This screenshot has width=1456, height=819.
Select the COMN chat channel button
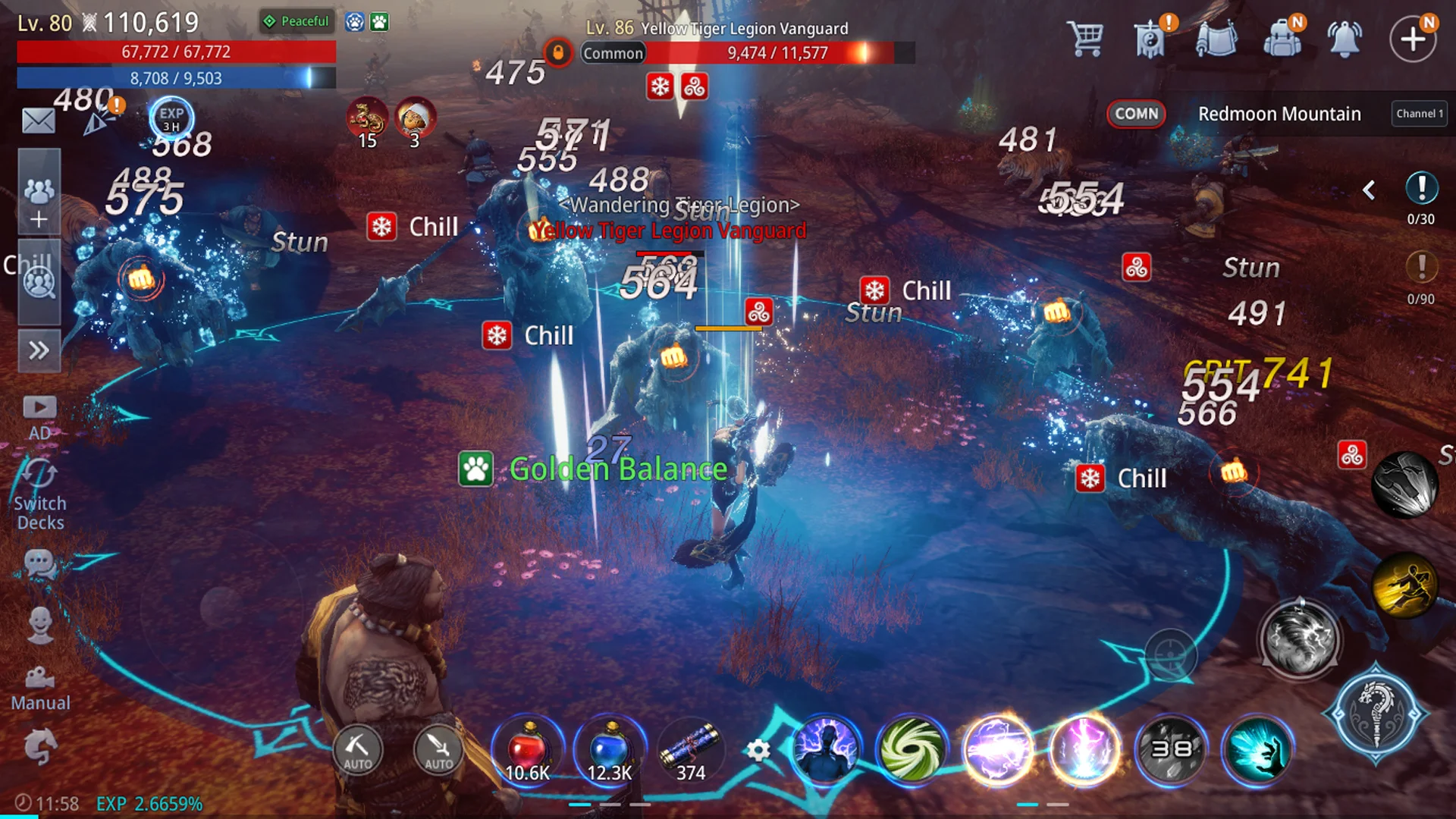(x=1136, y=114)
